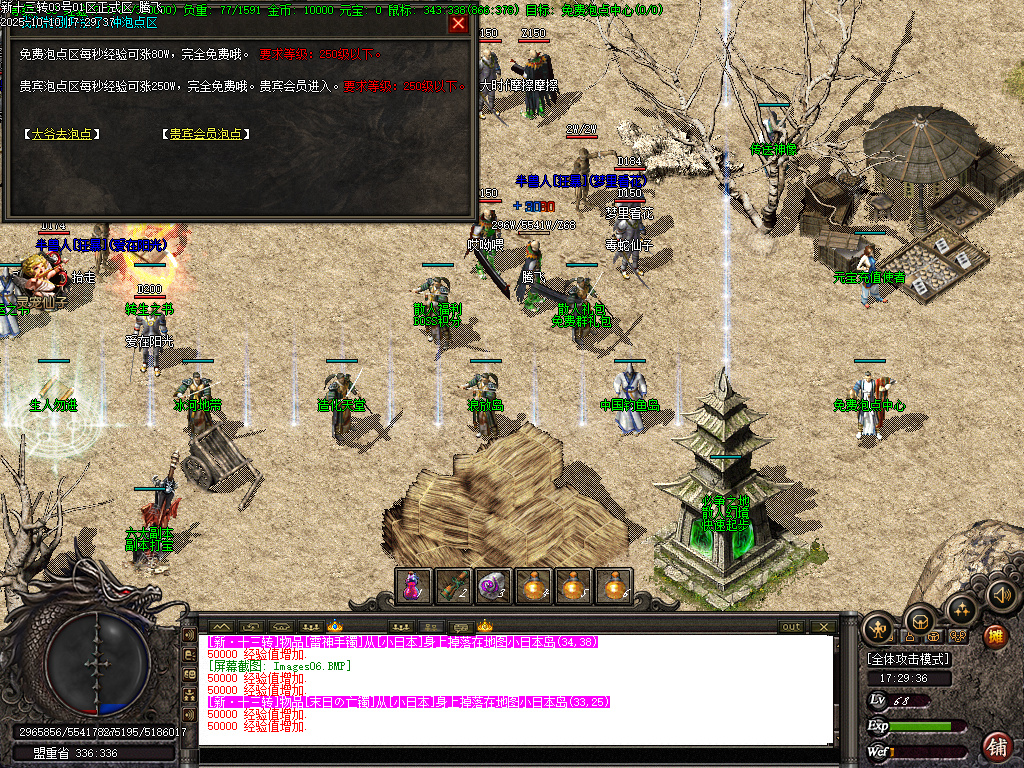The height and width of the screenshot is (768, 1024).
Task: Use the red potion in belt slot 1
Action: [x=413, y=586]
